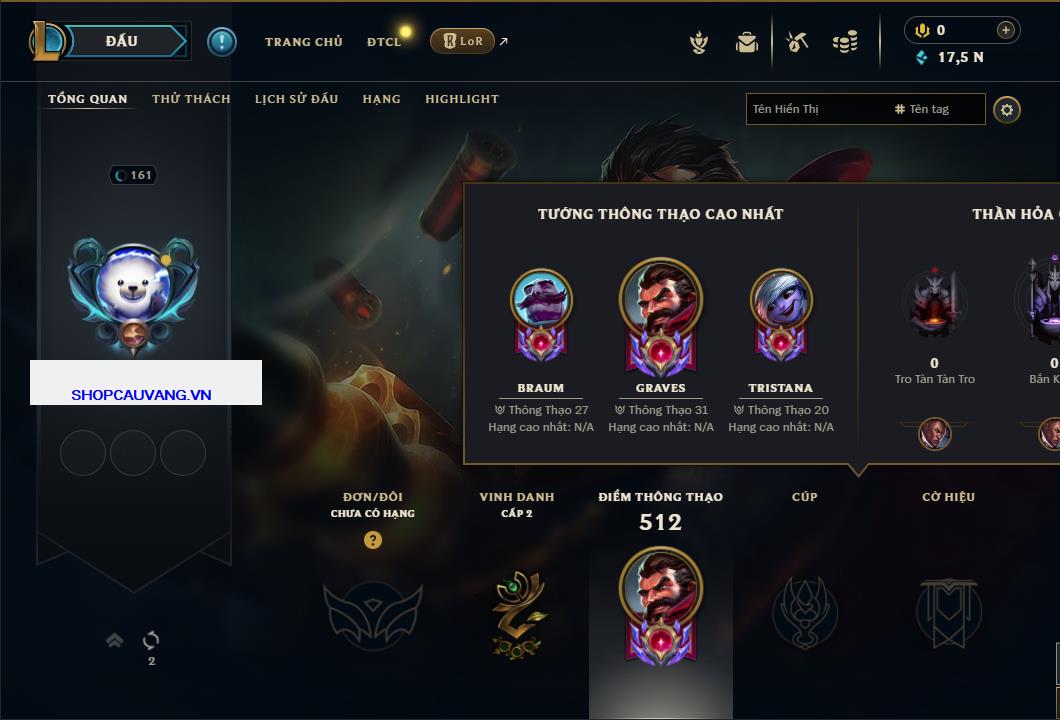Open the briefcase collection icon

(747, 42)
